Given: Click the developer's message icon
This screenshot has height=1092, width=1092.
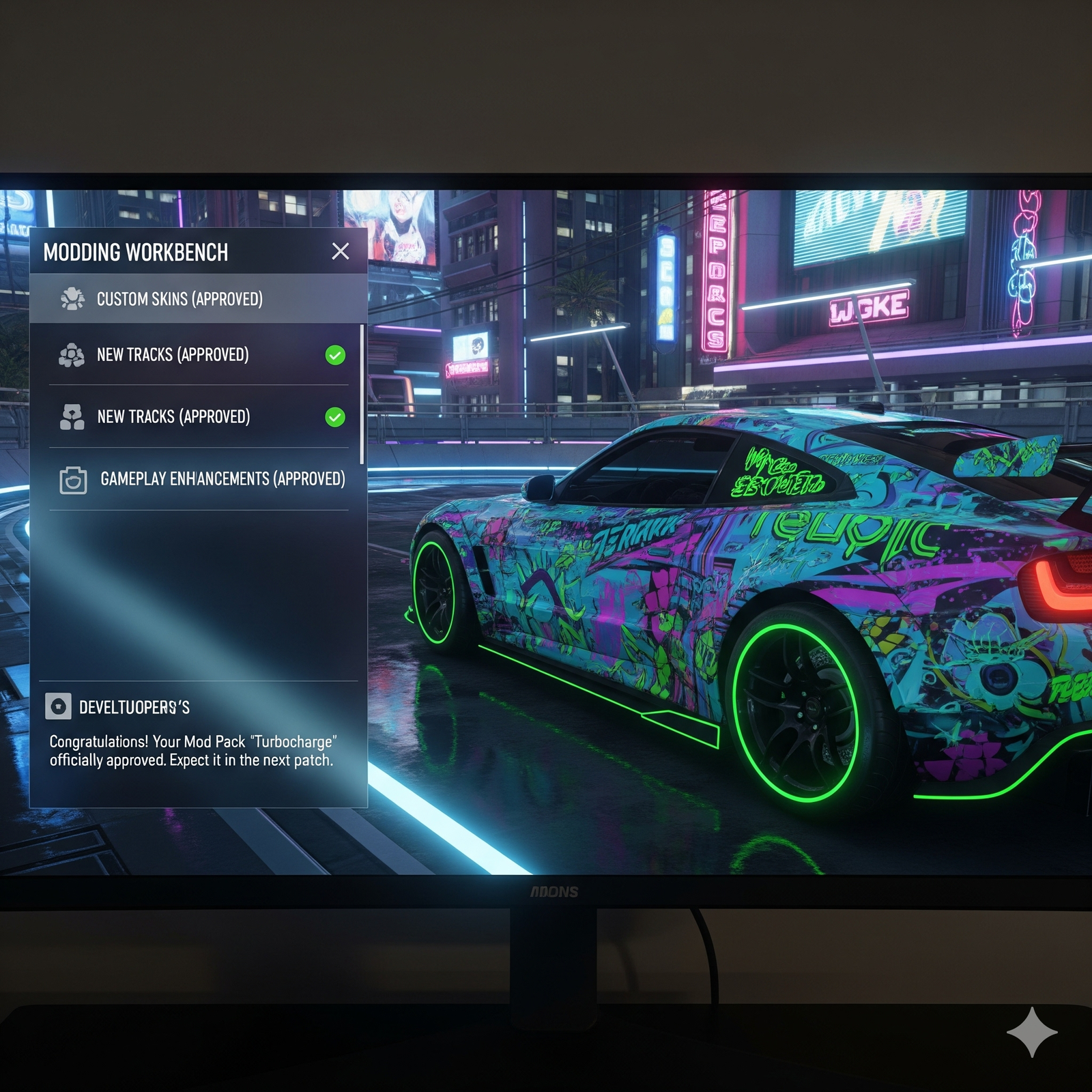Looking at the screenshot, I should (59, 706).
